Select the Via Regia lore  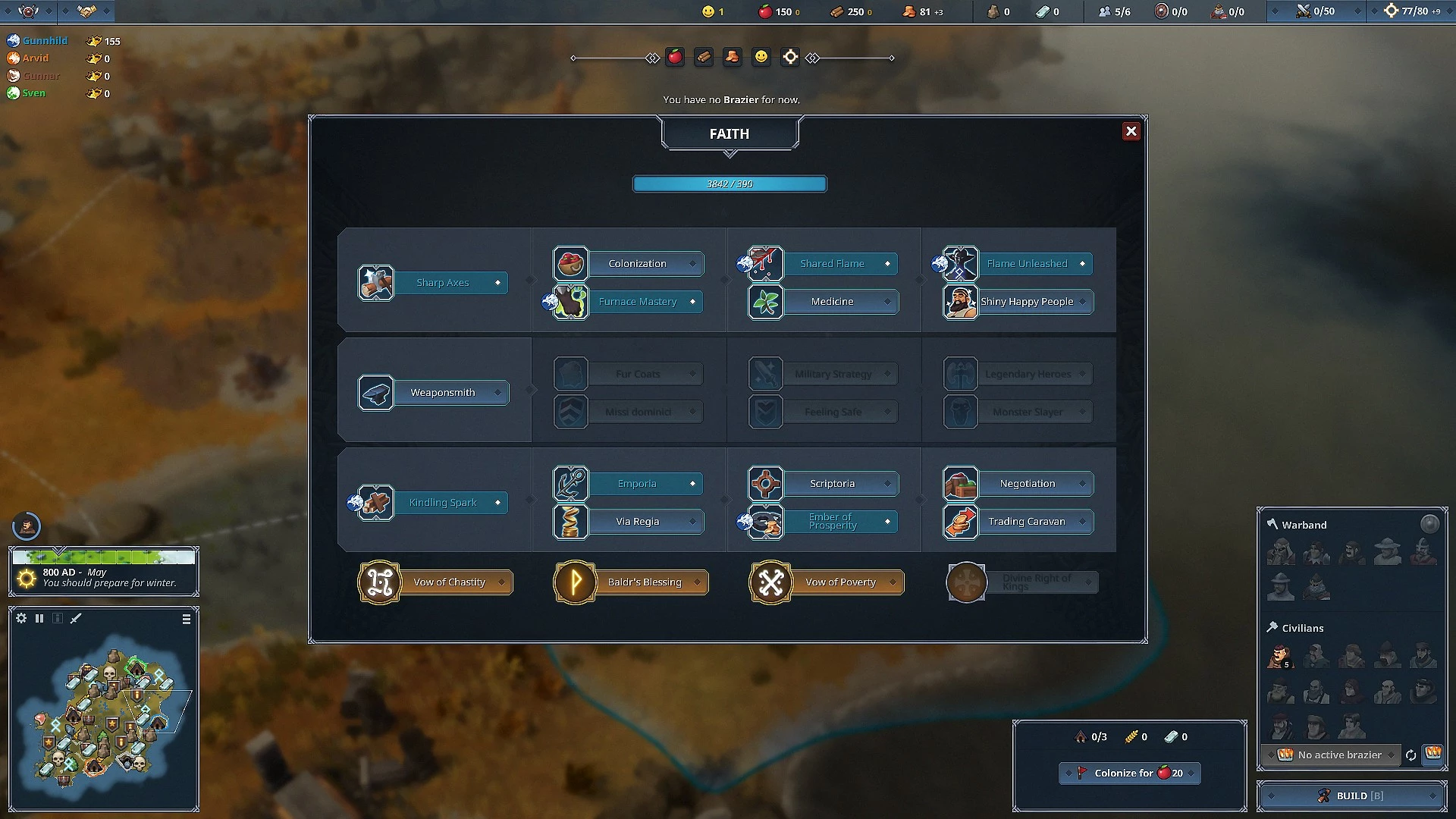pyautogui.click(x=637, y=522)
